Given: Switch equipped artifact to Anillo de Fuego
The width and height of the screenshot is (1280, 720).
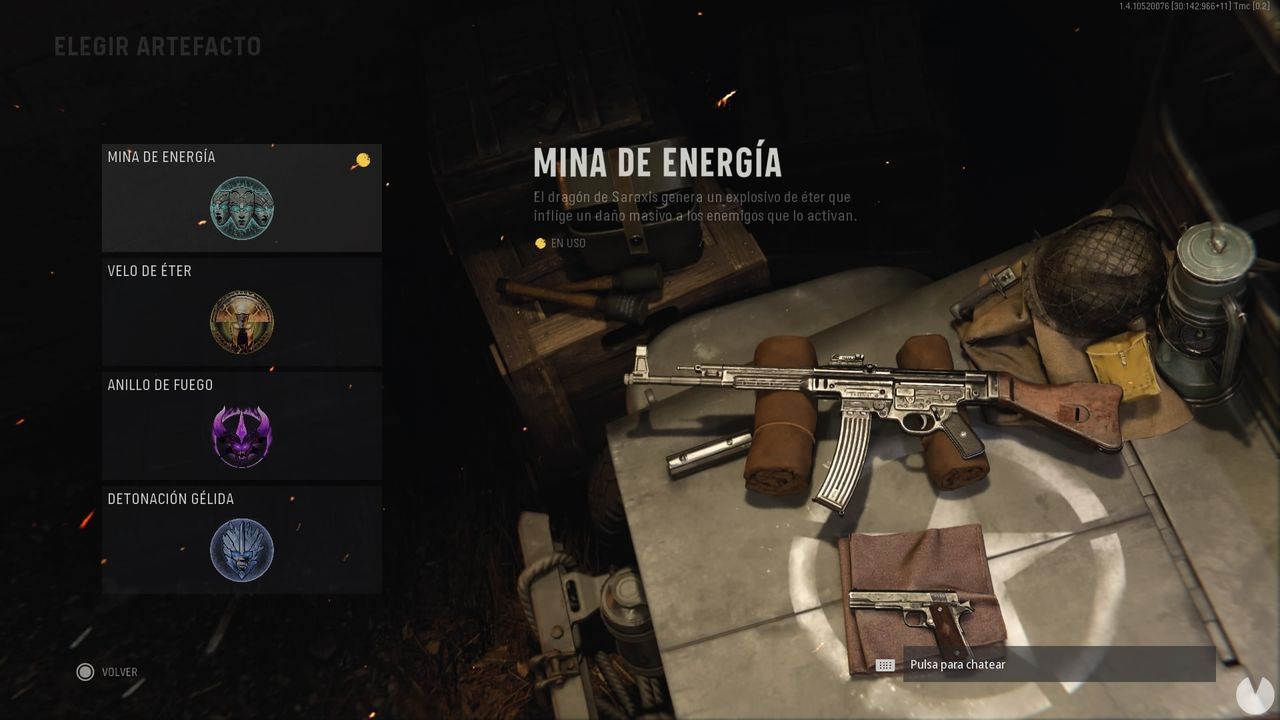Looking at the screenshot, I should point(240,426).
